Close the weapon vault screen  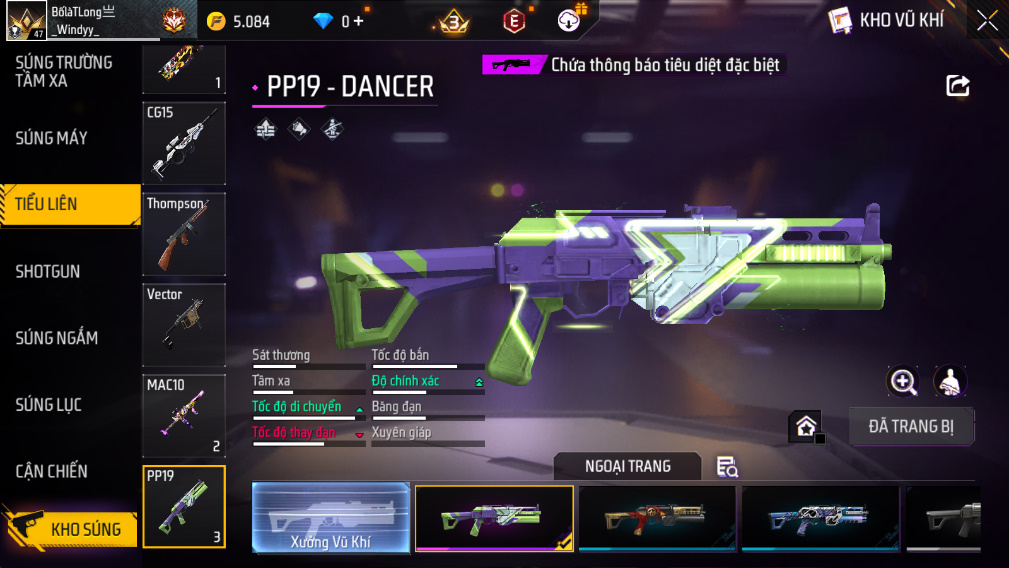click(987, 21)
